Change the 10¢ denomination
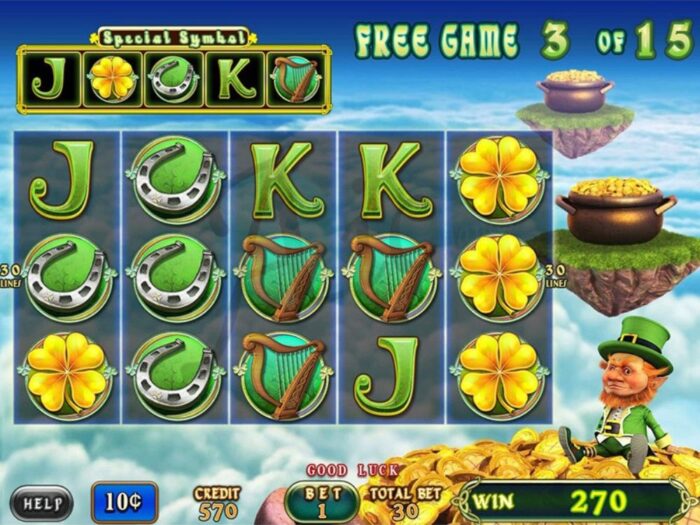700x525 pixels. 124,501
